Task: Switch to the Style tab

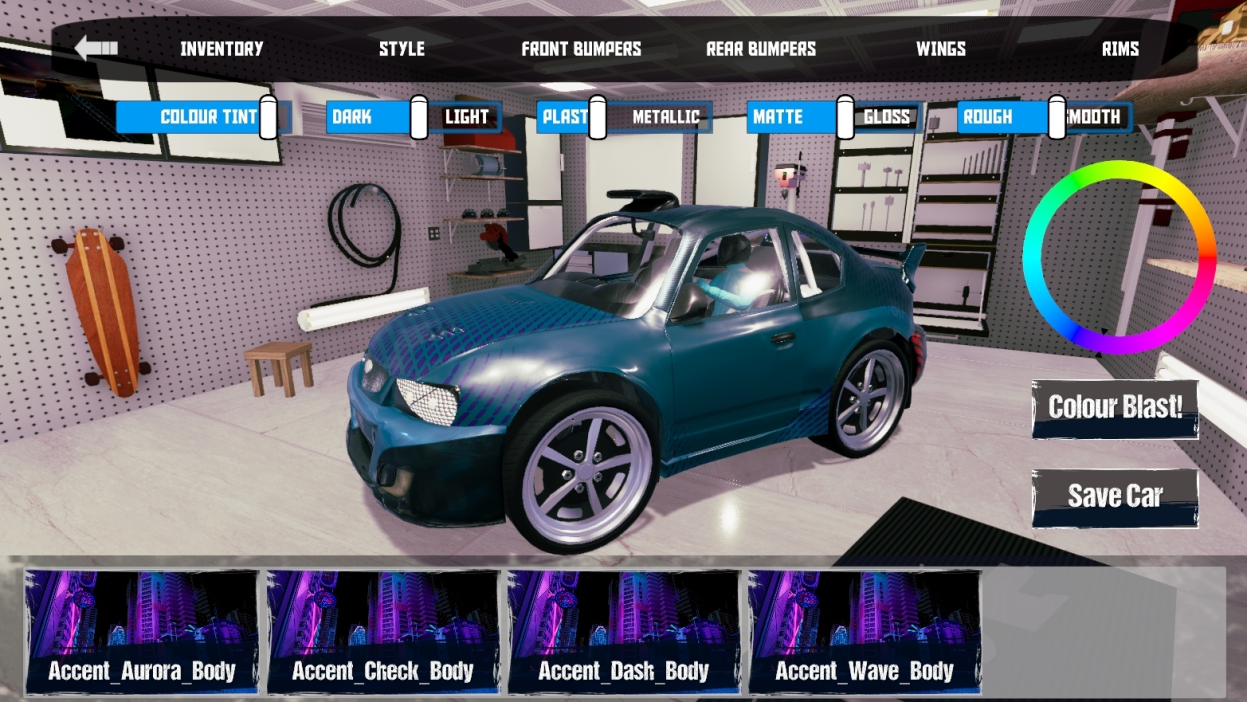Action: click(401, 48)
